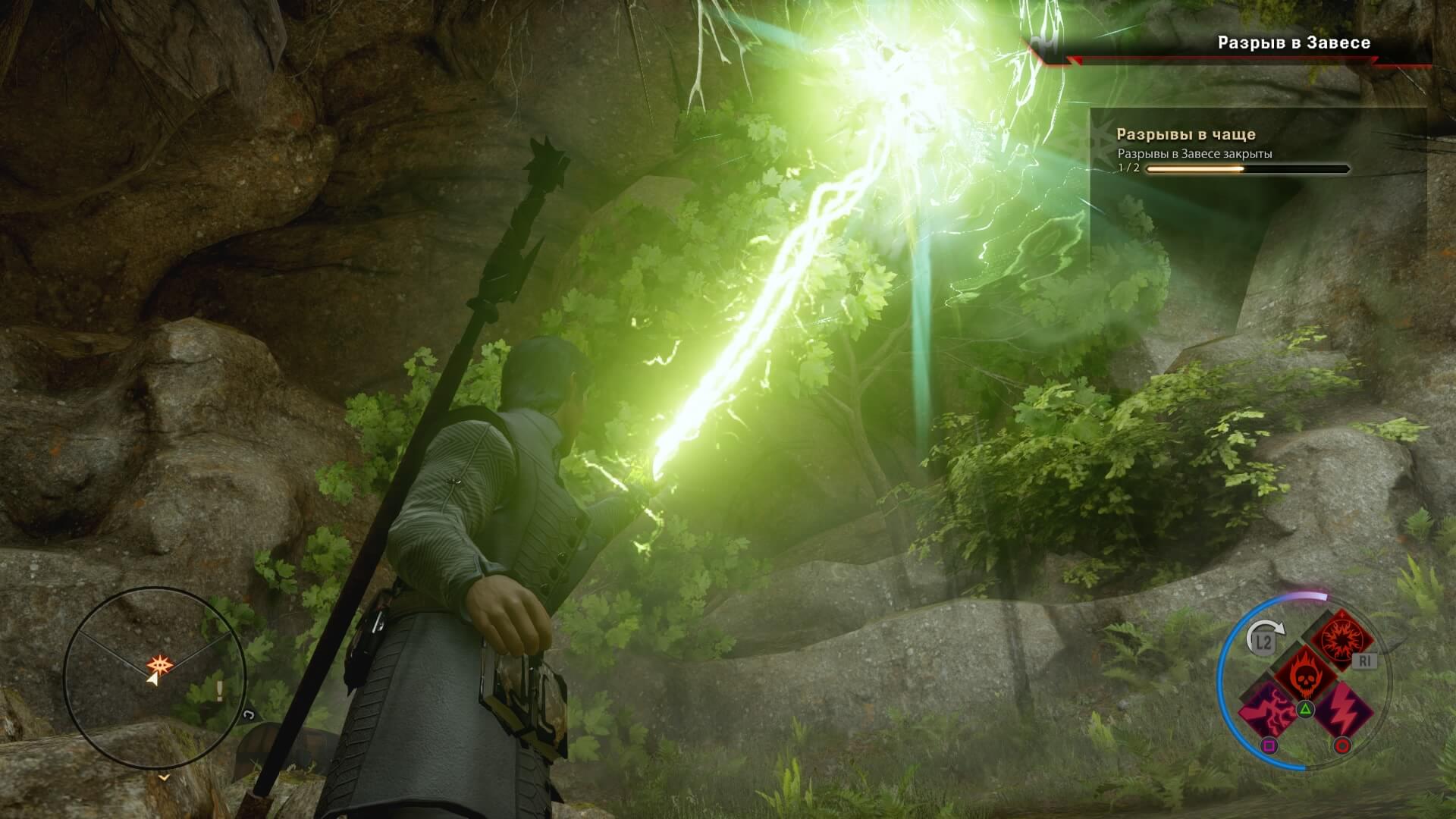This screenshot has height=819, width=1456.
Task: Click the C north indicator on the compass
Action: pyautogui.click(x=250, y=715)
